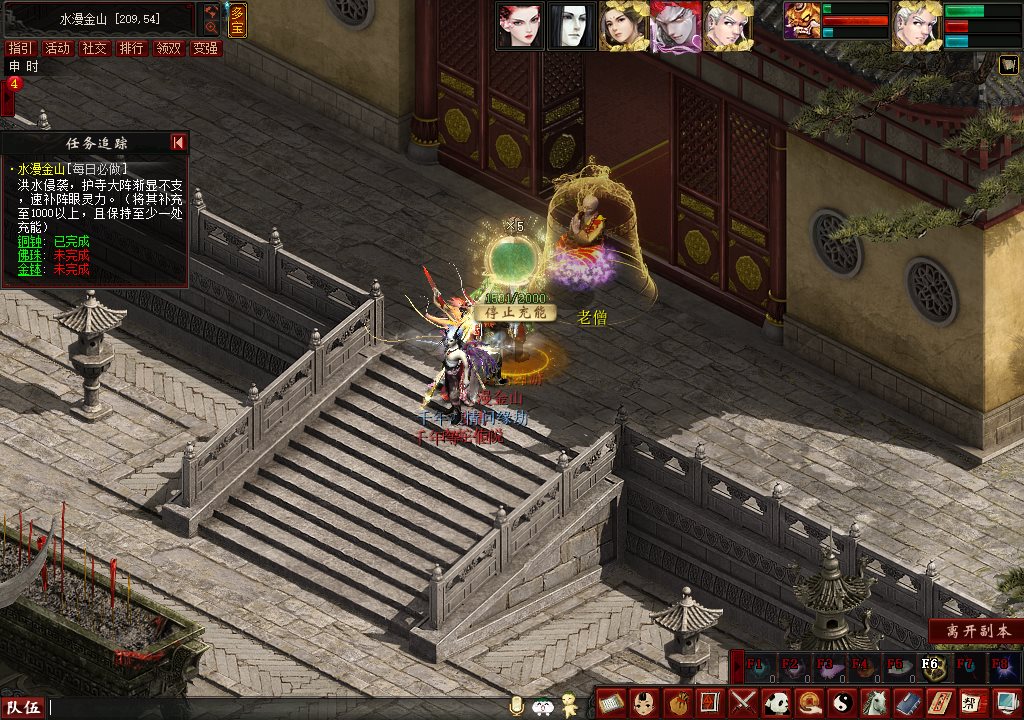Image resolution: width=1024 pixels, height=720 pixels.
Task: Open the 指引 guide menu
Action: point(19,48)
